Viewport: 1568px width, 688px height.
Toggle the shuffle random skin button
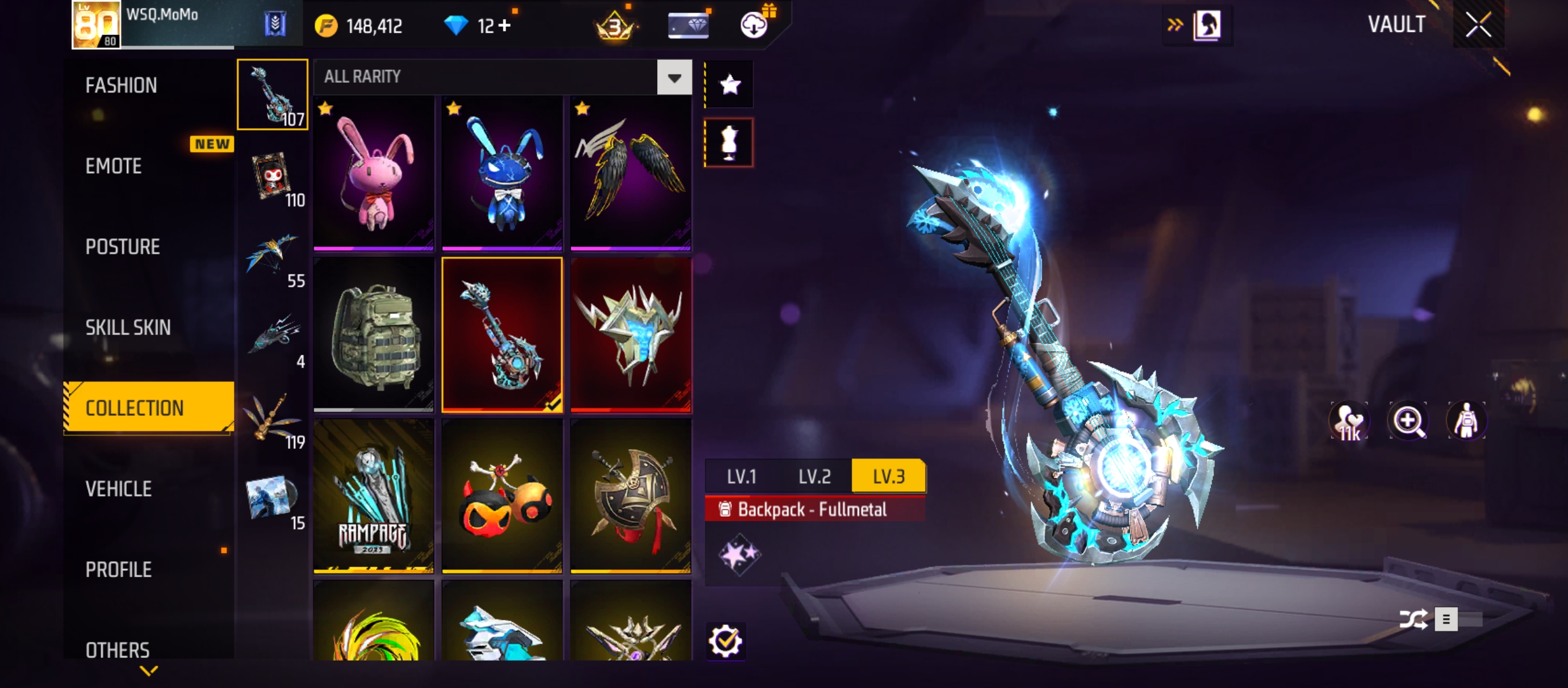[1413, 619]
